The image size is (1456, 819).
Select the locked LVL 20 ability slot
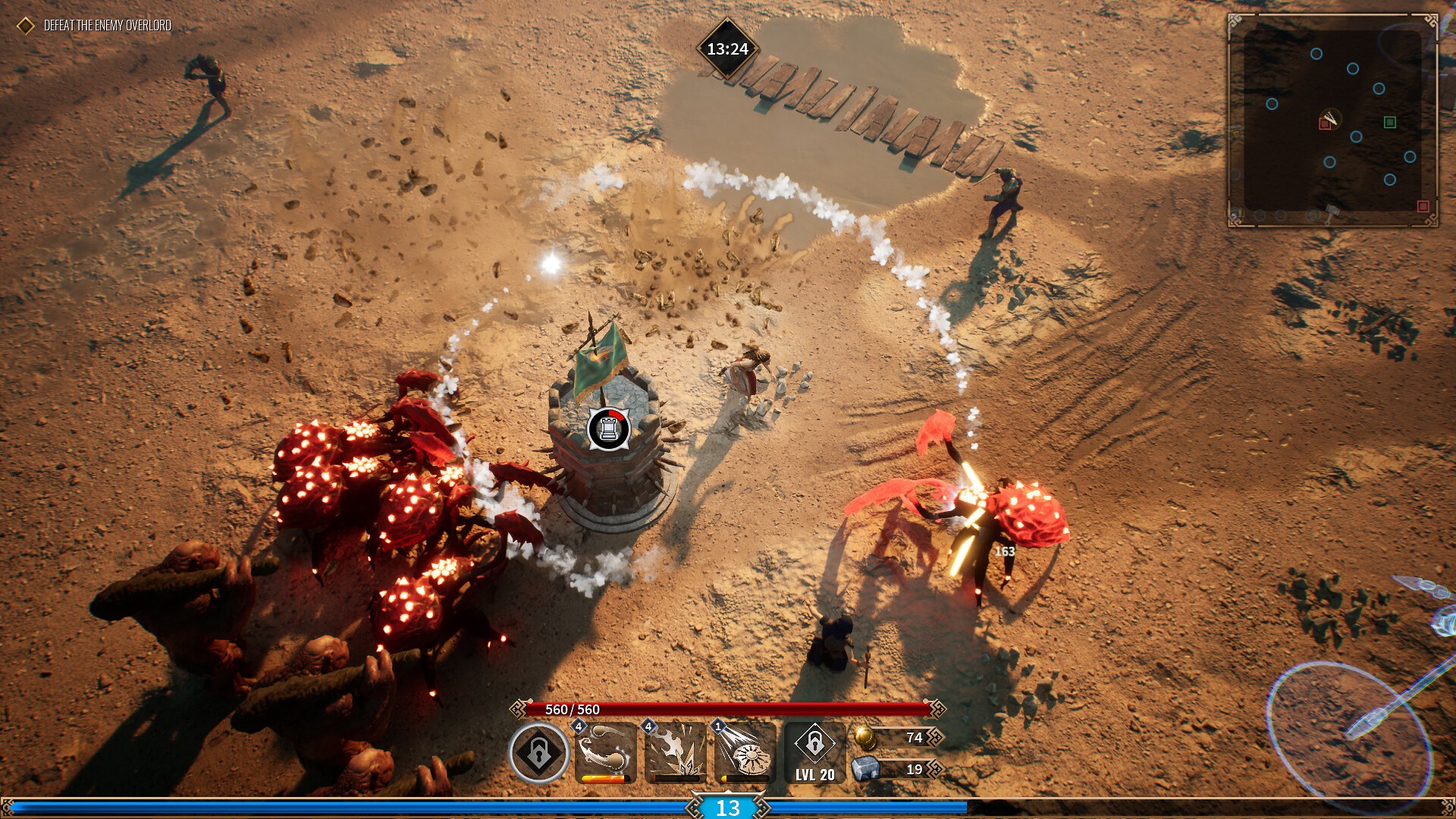[x=814, y=752]
